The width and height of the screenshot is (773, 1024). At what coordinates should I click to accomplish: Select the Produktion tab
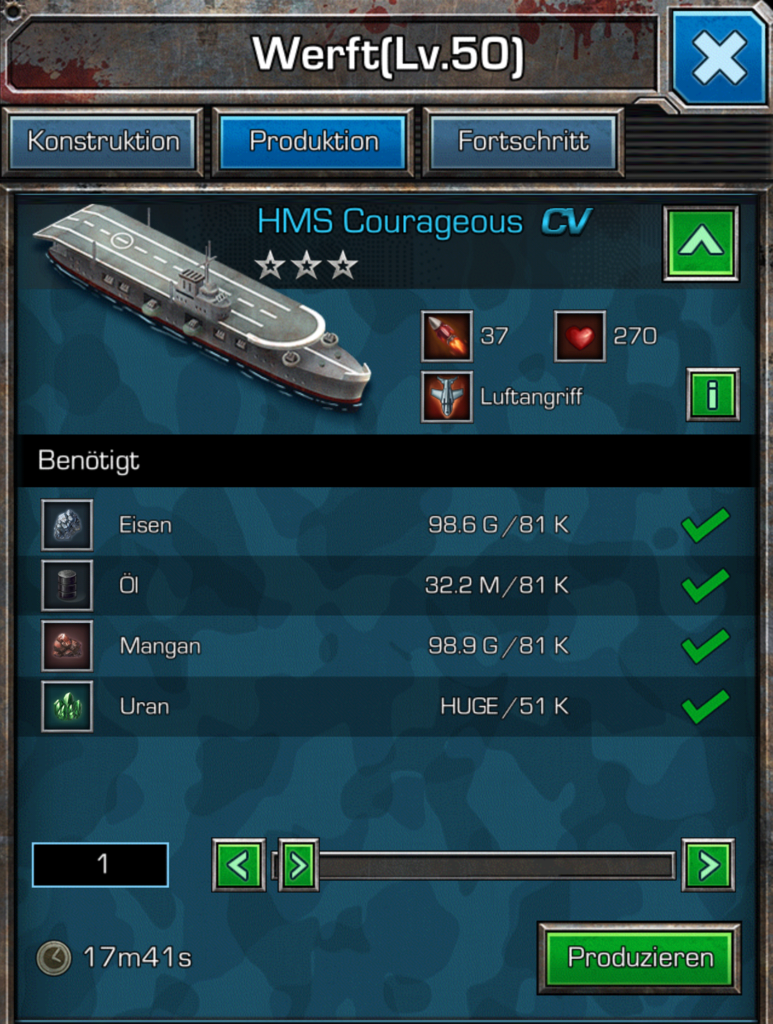314,141
